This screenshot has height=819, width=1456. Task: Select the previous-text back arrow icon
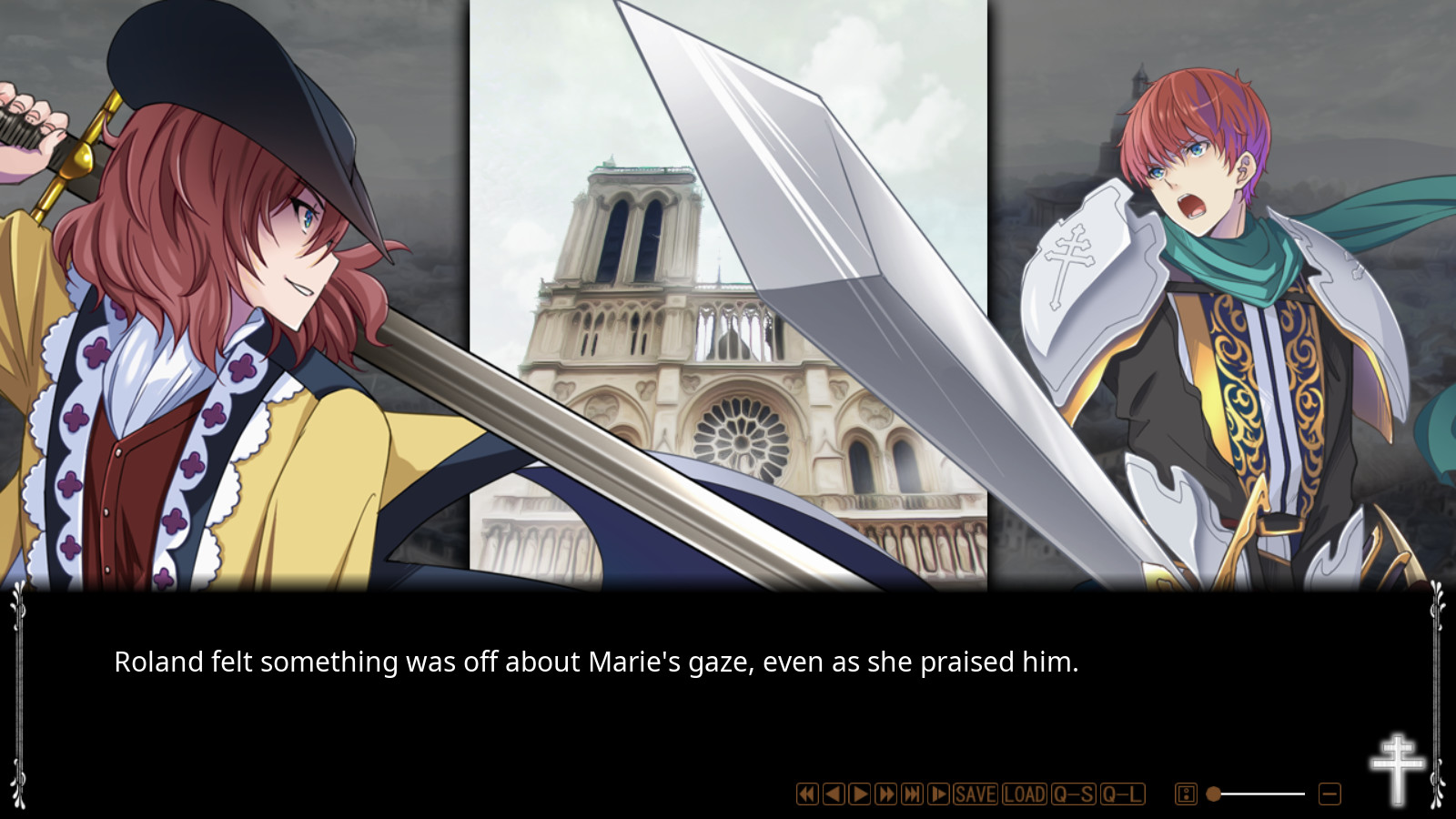click(832, 794)
